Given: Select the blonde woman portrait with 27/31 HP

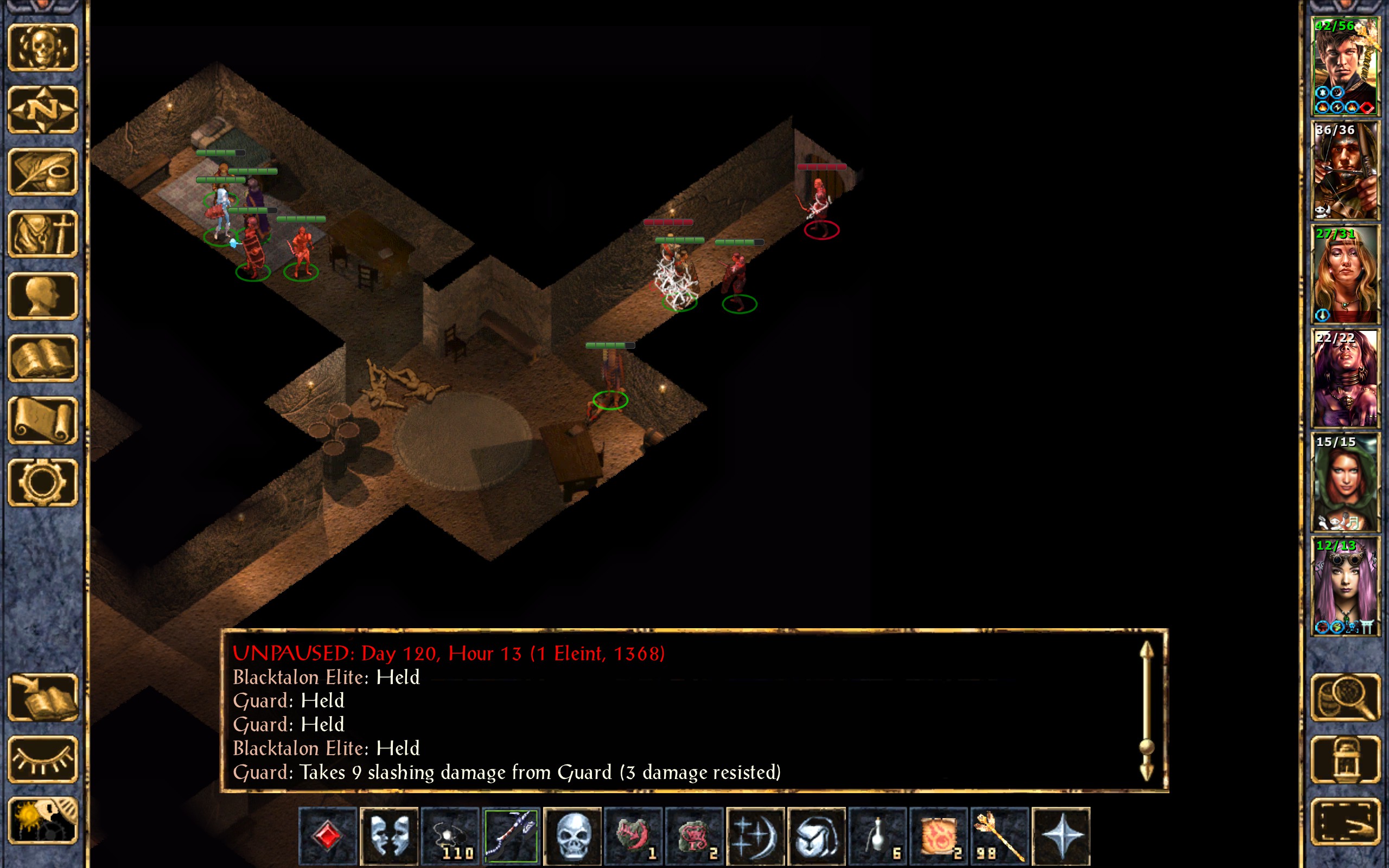Looking at the screenshot, I should coord(1344,274).
